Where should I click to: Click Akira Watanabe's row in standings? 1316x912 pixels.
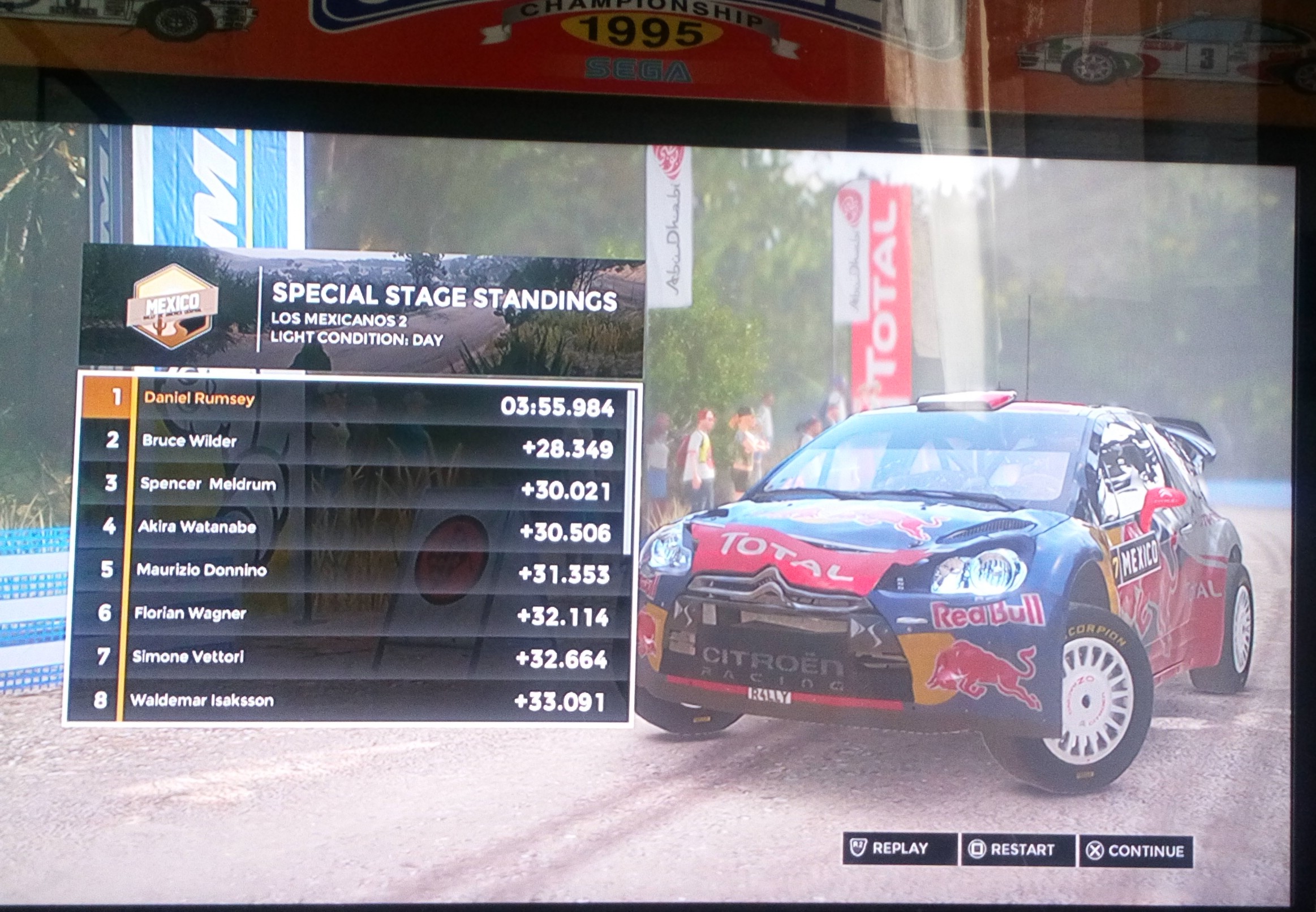(354, 528)
